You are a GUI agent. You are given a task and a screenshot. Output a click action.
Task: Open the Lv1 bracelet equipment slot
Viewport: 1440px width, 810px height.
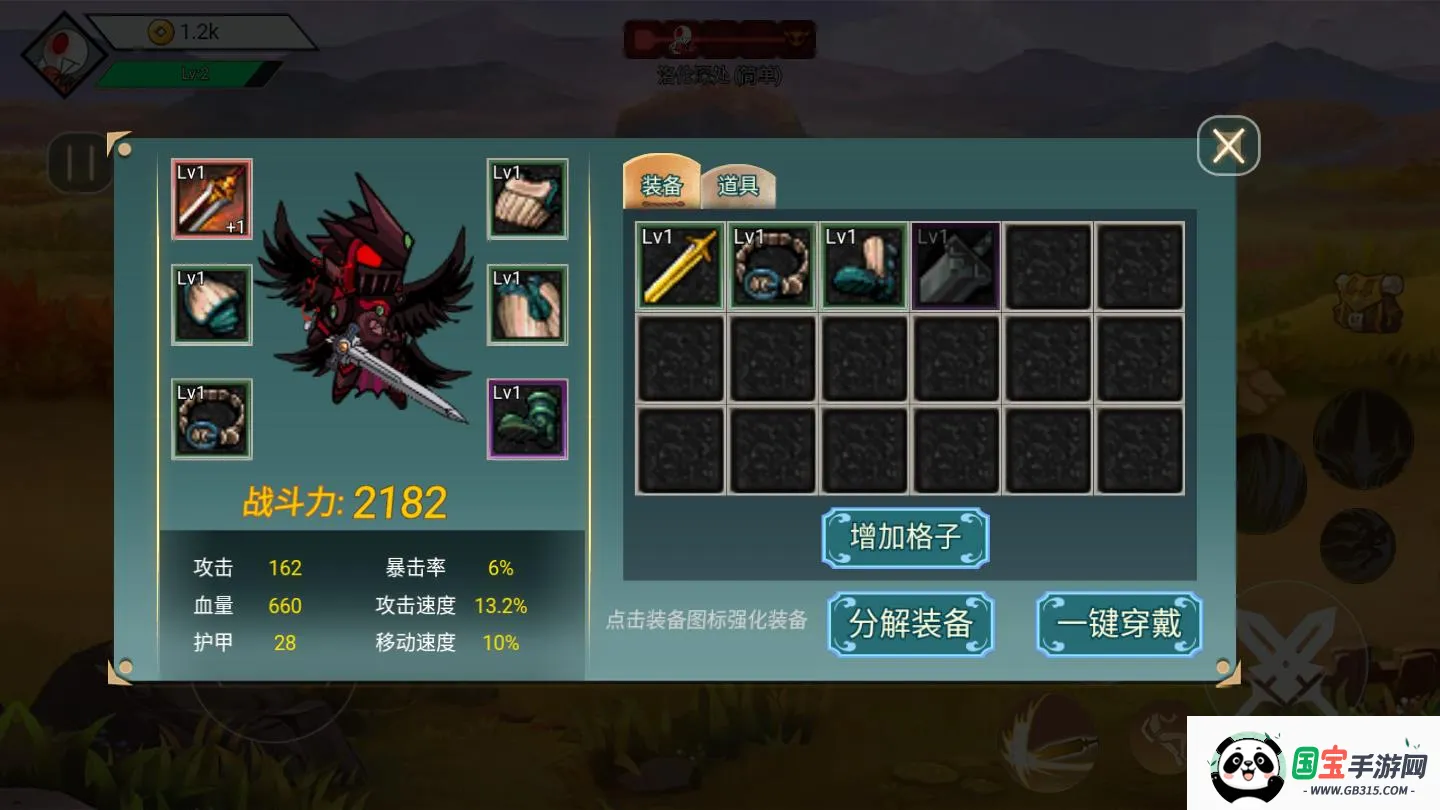point(211,418)
